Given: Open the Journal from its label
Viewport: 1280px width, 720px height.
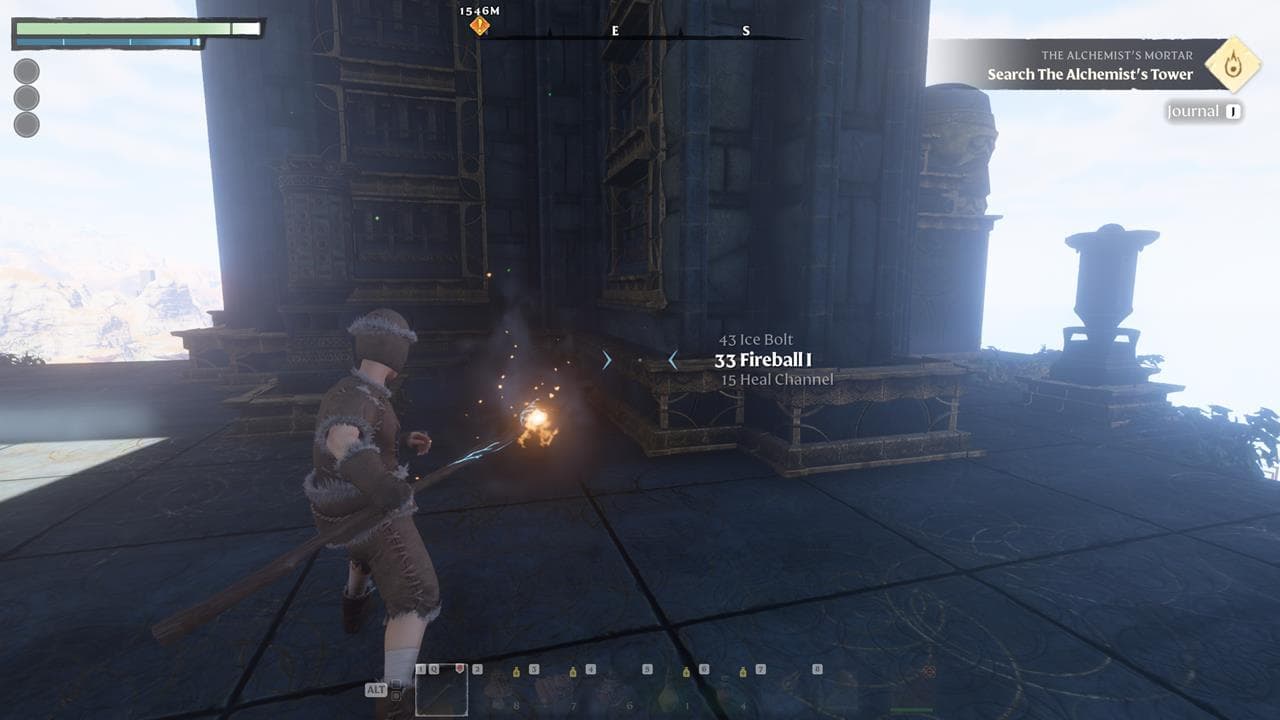Looking at the screenshot, I should tap(1193, 112).
